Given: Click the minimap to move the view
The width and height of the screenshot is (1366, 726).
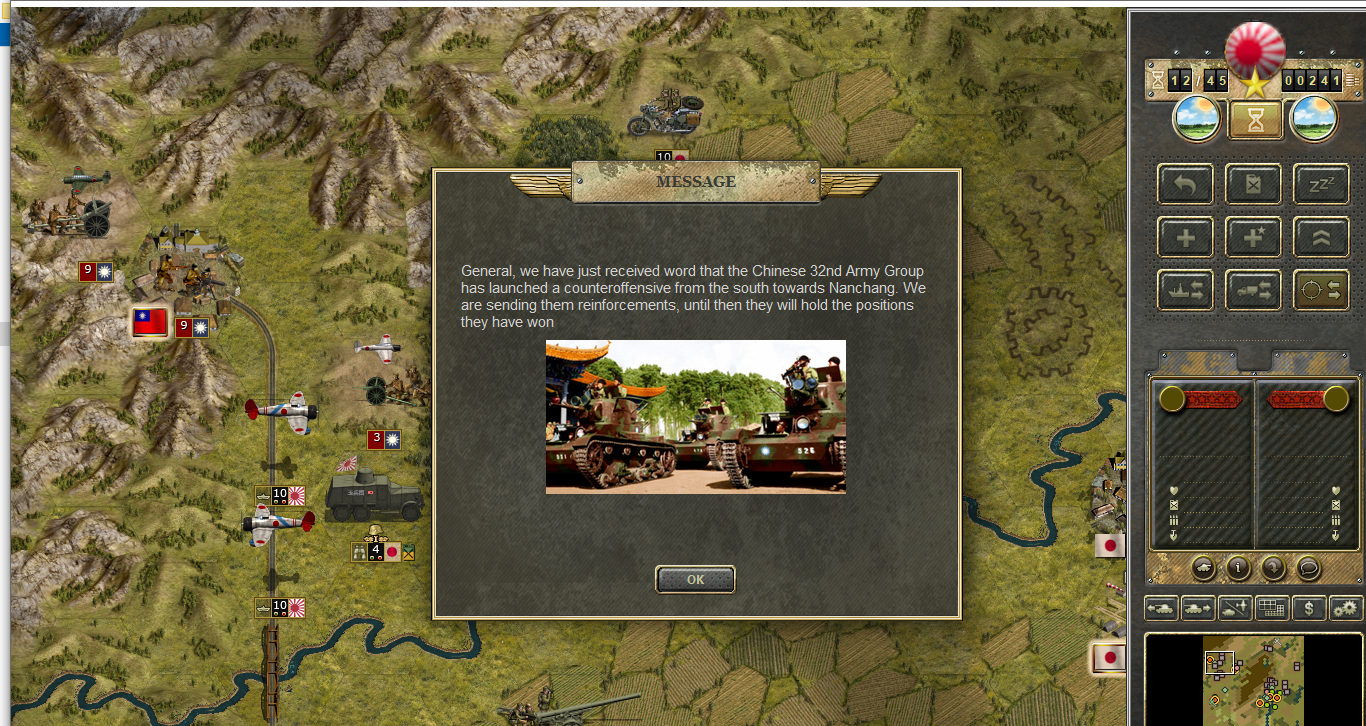Looking at the screenshot, I should pyautogui.click(x=1253, y=681).
